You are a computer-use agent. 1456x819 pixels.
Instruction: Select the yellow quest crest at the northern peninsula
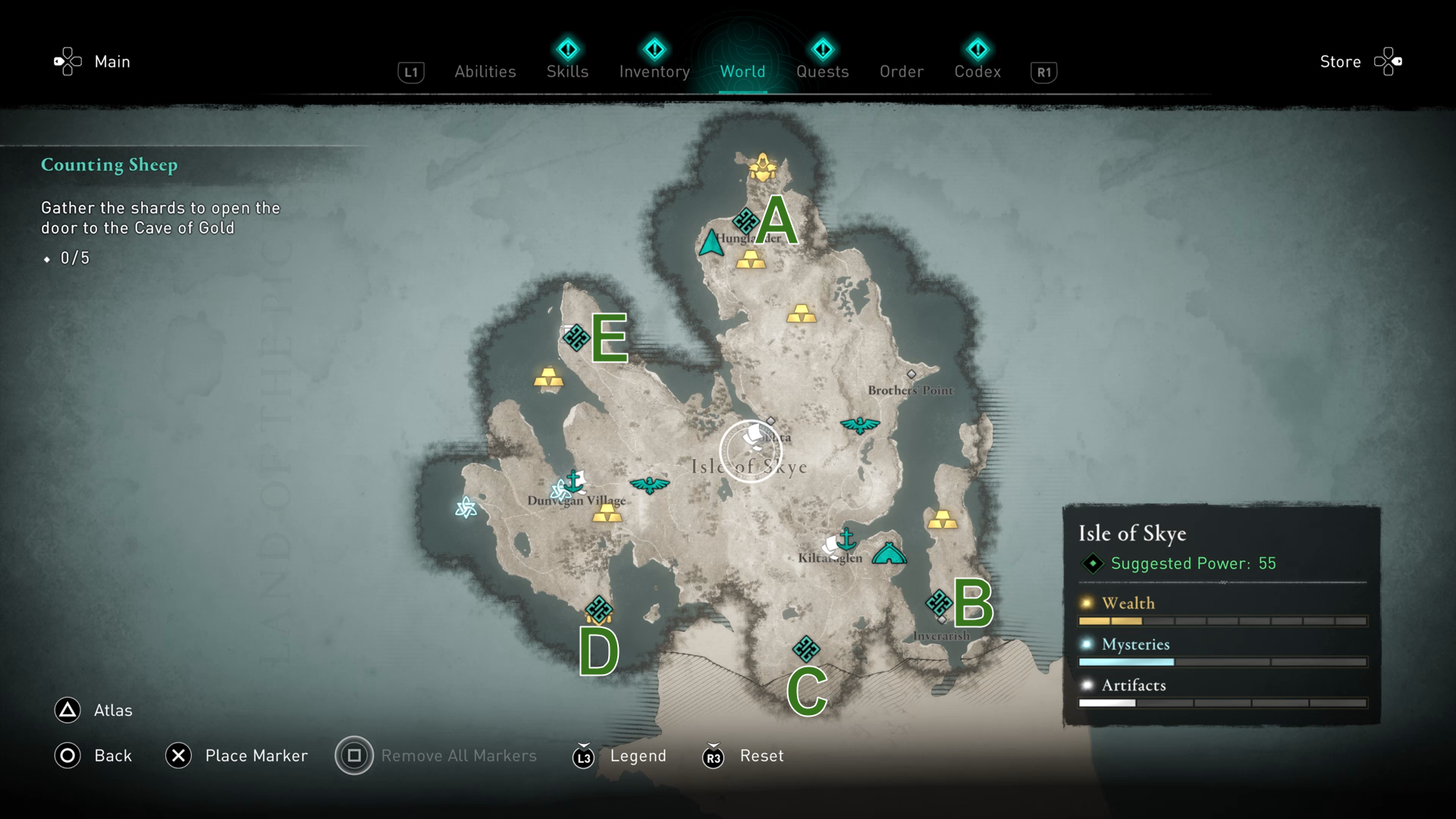pyautogui.click(x=762, y=168)
